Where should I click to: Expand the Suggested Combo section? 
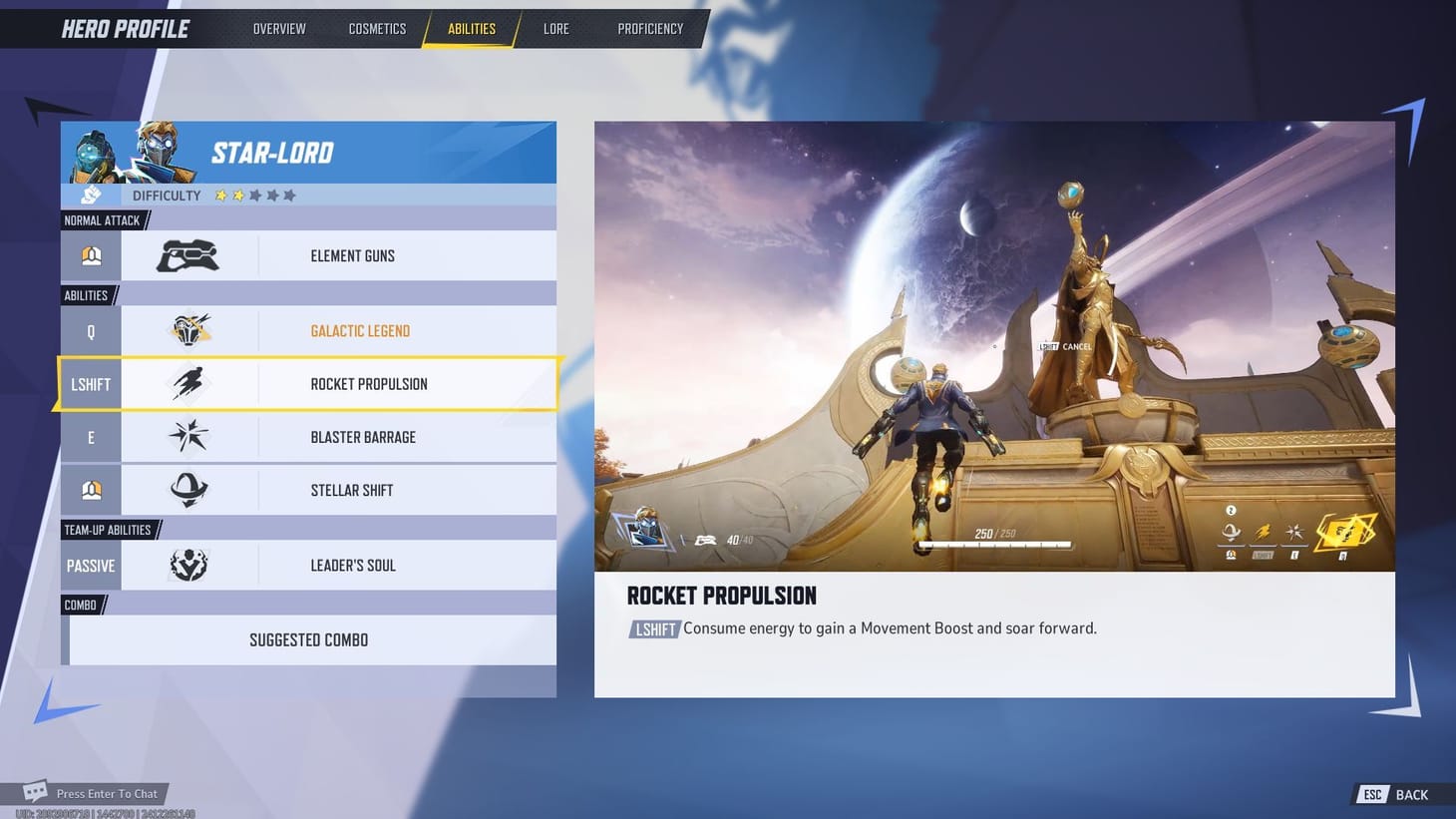(x=308, y=639)
